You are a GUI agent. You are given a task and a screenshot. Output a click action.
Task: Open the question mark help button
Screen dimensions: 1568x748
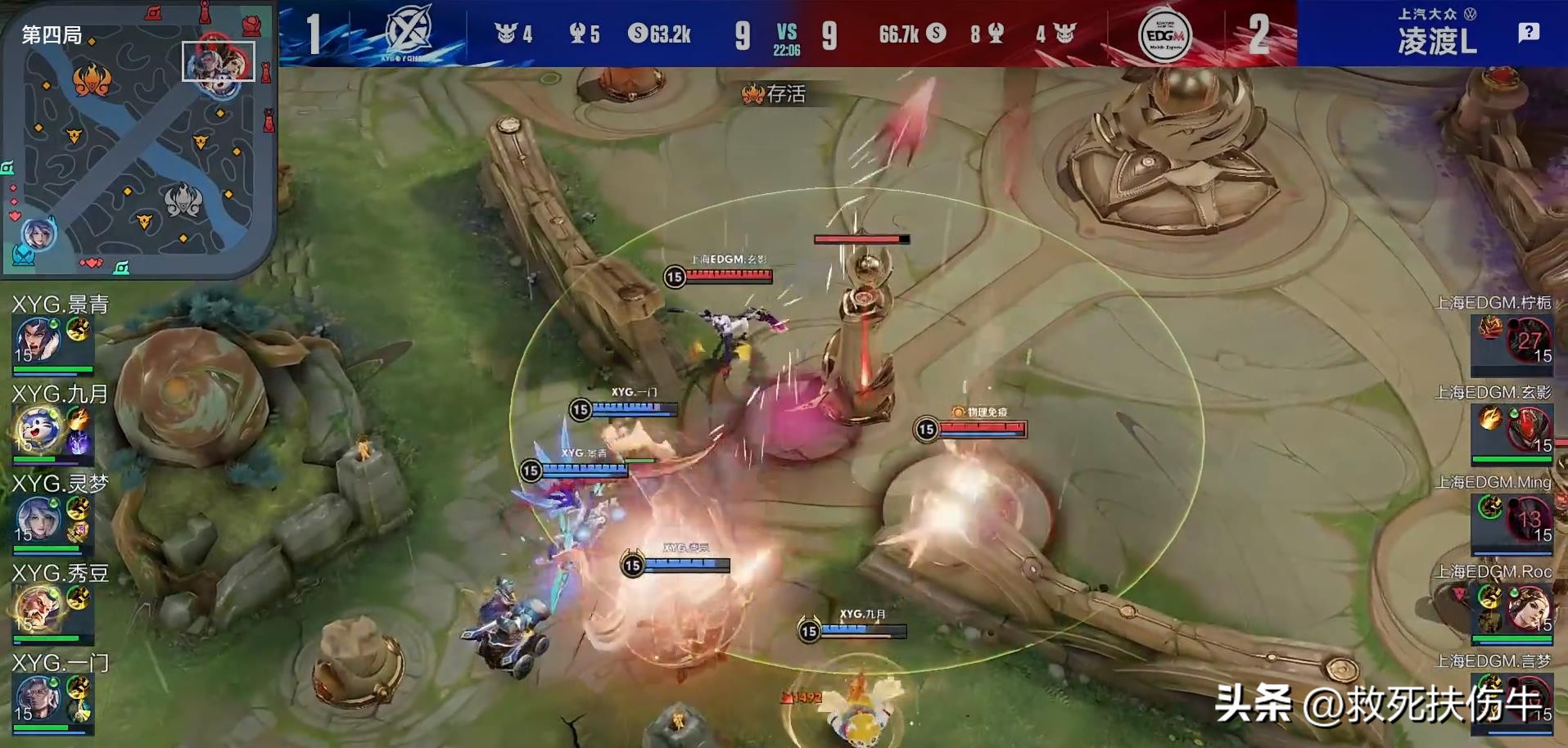click(x=1528, y=33)
